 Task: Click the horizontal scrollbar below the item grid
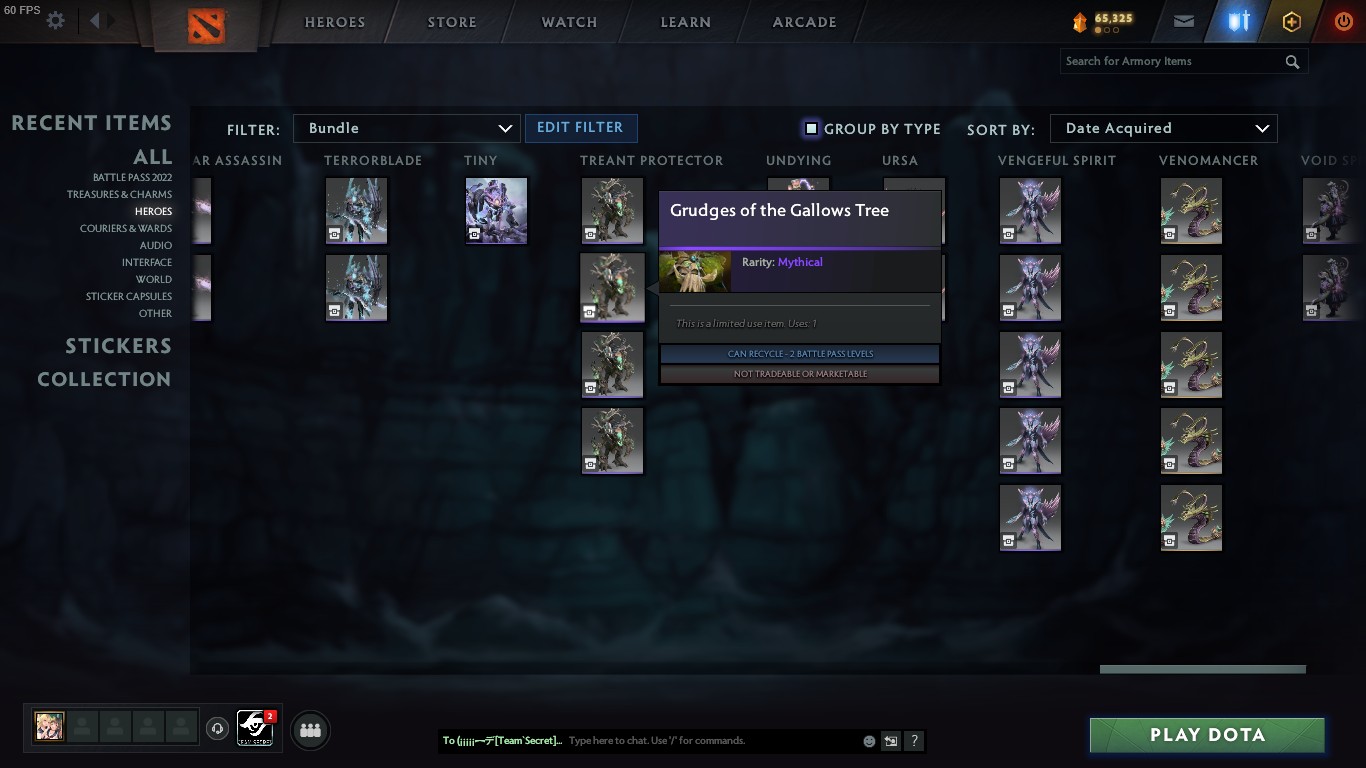[x=1202, y=668]
